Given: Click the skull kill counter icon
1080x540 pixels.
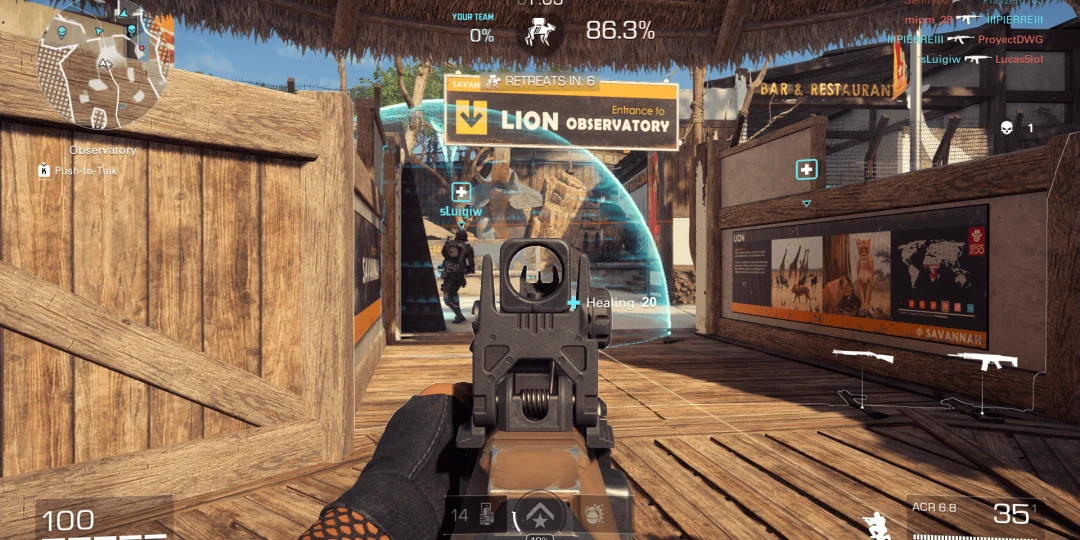Looking at the screenshot, I should coord(1006,128).
